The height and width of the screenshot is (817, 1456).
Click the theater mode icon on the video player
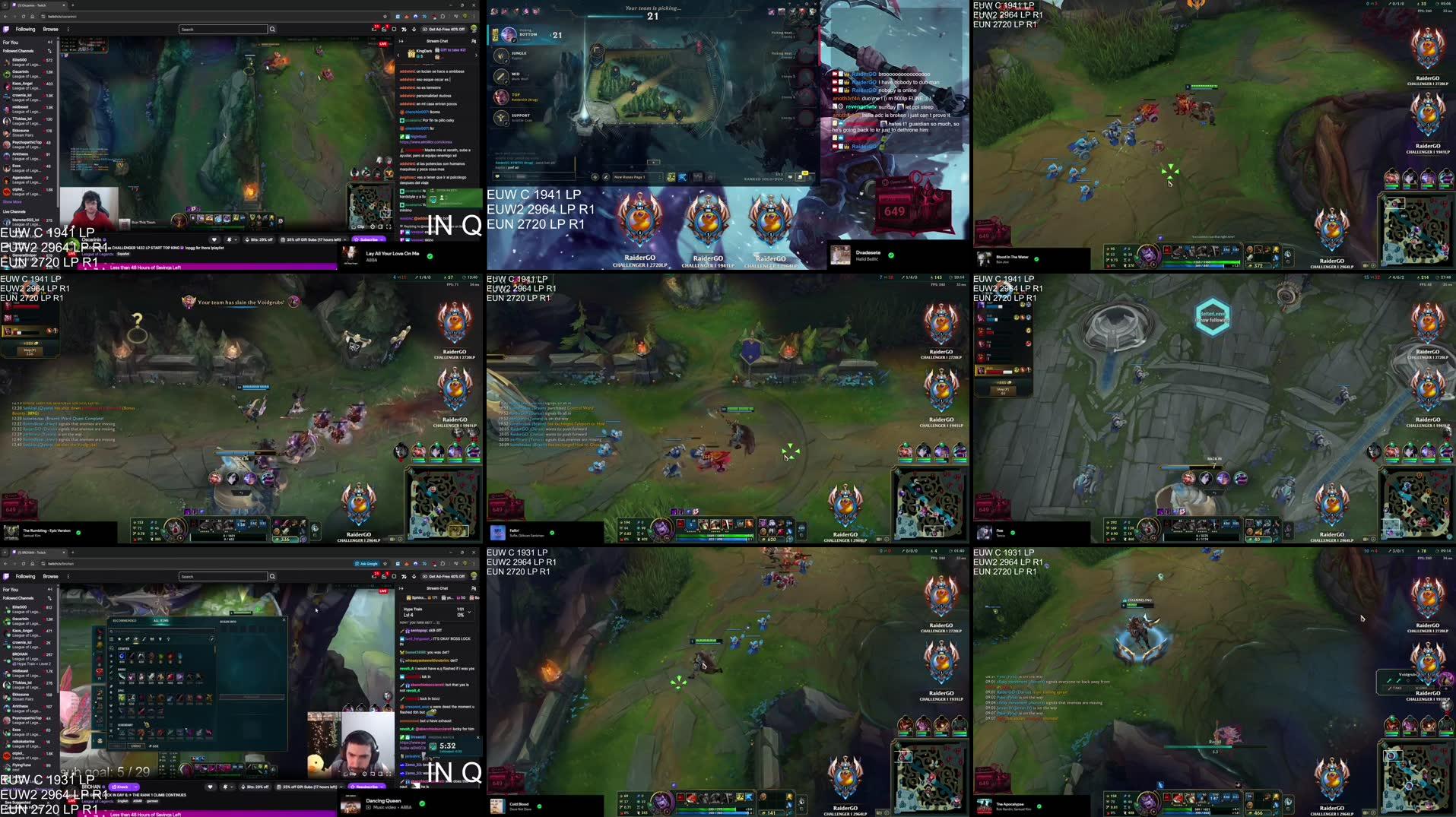click(x=381, y=226)
